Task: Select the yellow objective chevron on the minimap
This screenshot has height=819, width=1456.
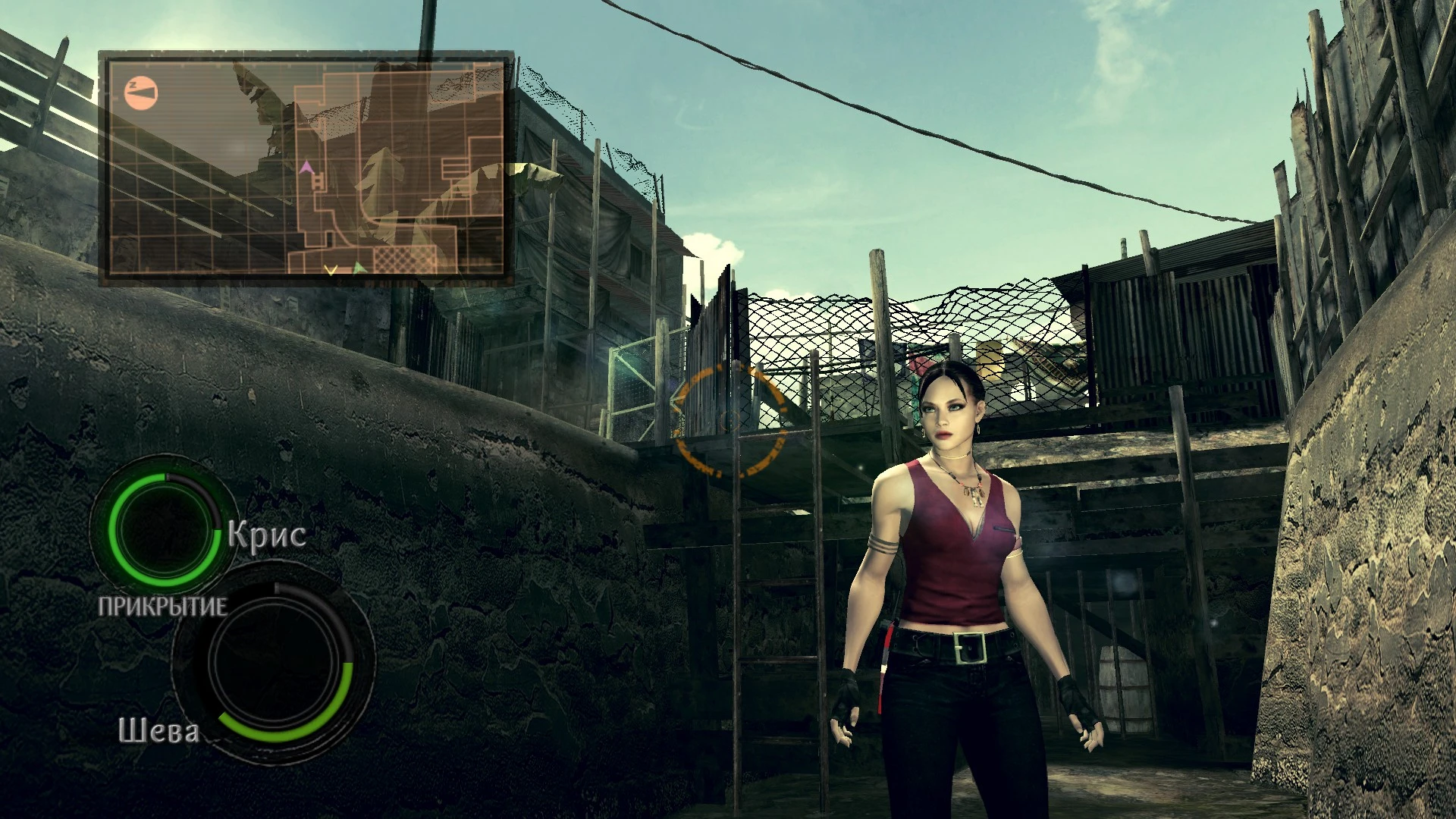Action: [331, 270]
